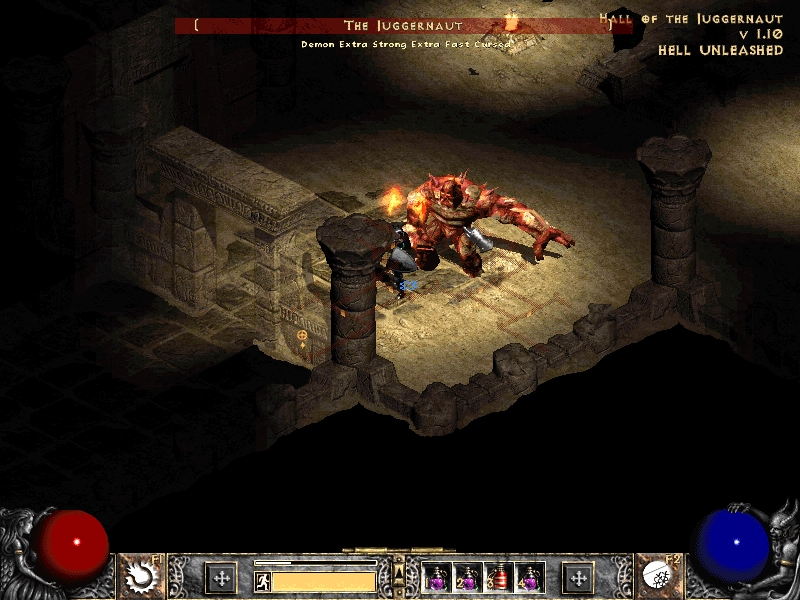
Task: Drink the purple potion in belt slot 4
Action: point(529,577)
